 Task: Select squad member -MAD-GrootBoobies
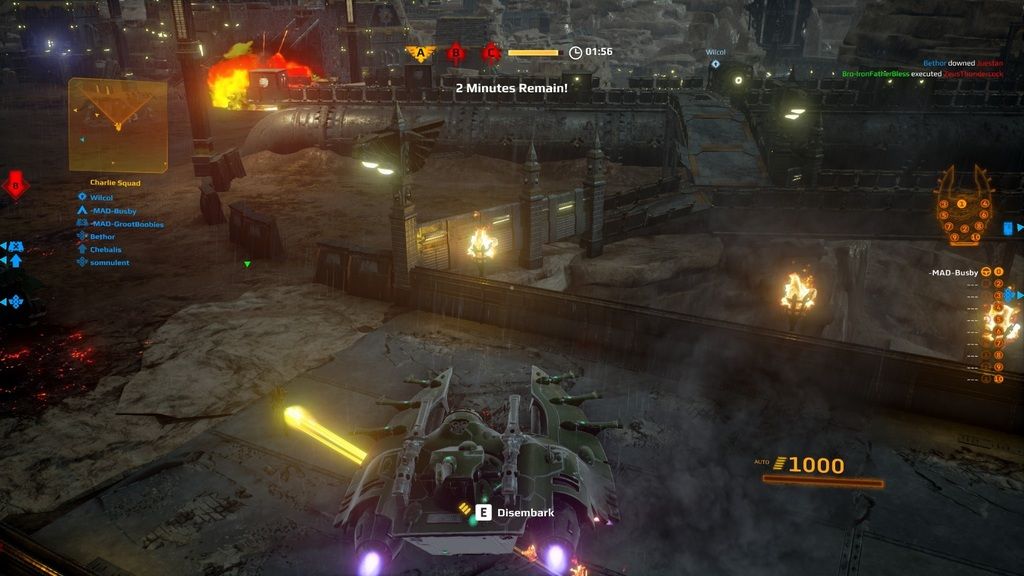pos(126,224)
